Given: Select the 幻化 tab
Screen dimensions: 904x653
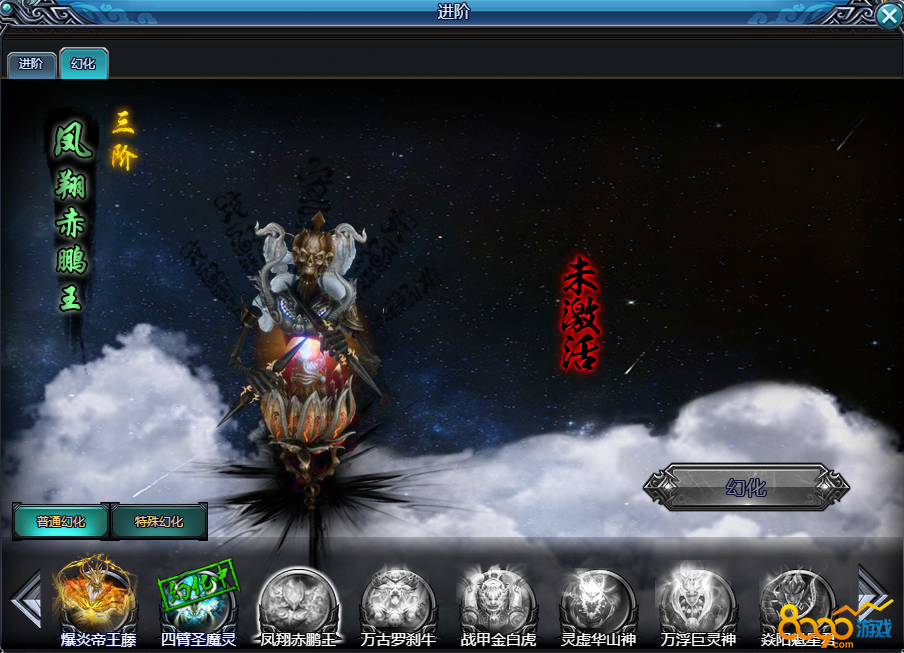Looking at the screenshot, I should [x=84, y=64].
